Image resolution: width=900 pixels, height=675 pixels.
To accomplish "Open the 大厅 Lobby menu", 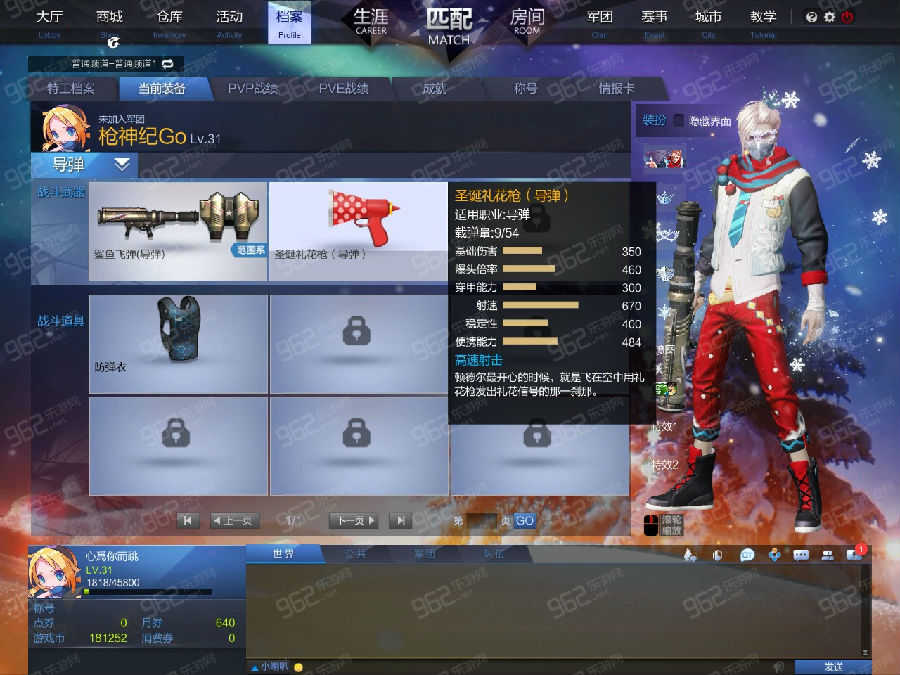I will [49, 21].
